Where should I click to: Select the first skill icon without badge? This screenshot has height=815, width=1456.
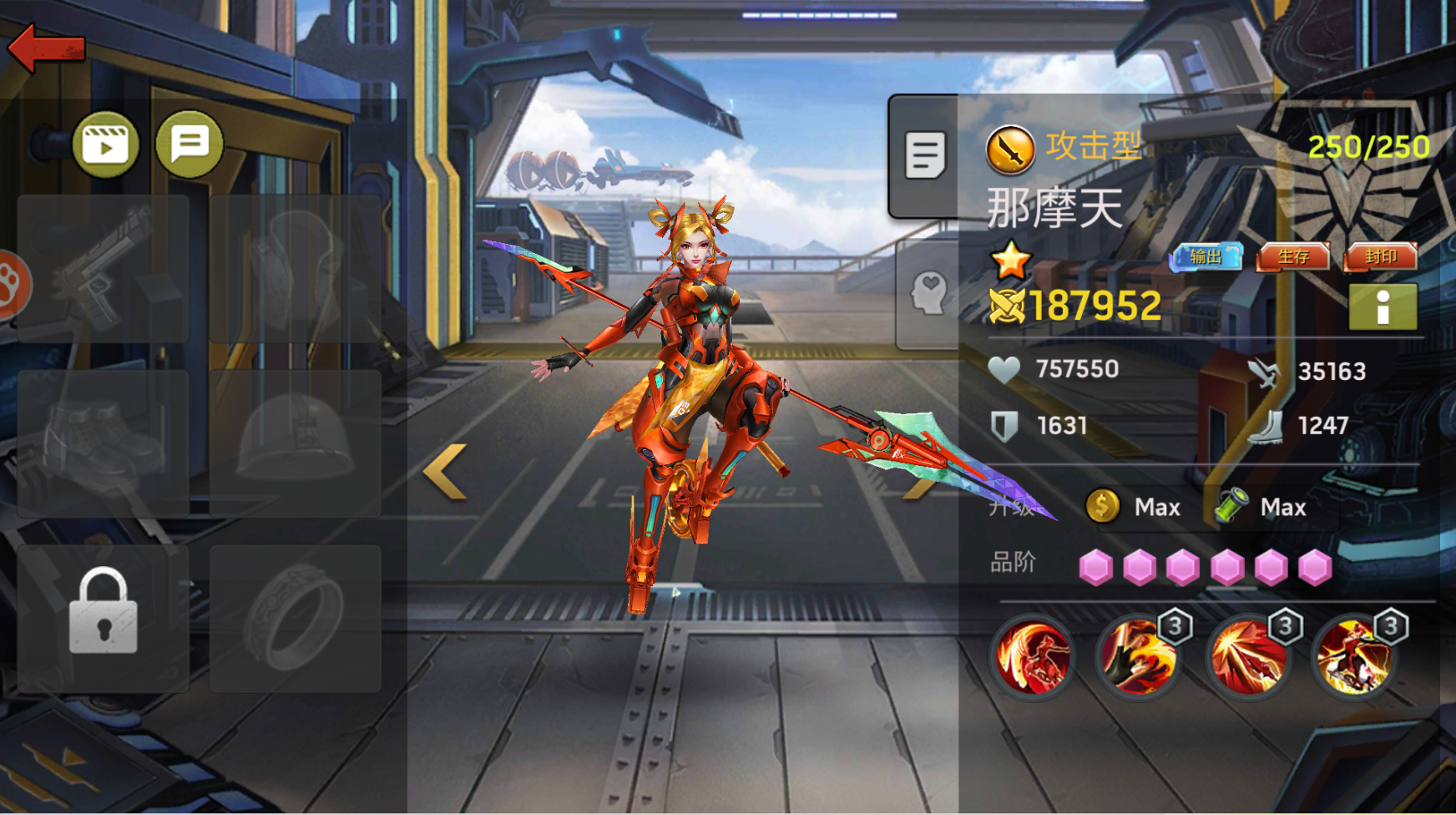pos(1032,657)
